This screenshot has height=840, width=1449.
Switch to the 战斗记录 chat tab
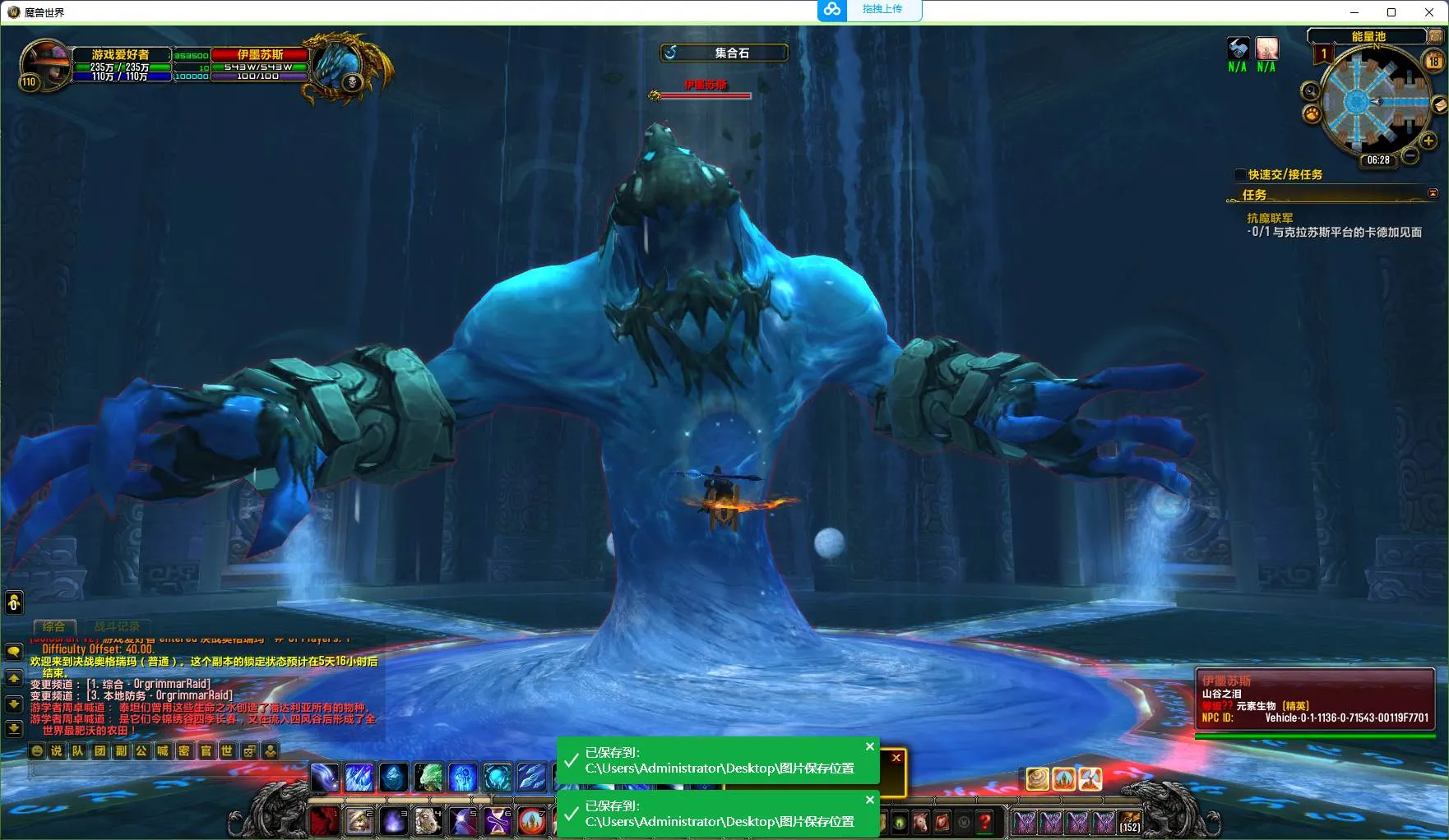117,626
